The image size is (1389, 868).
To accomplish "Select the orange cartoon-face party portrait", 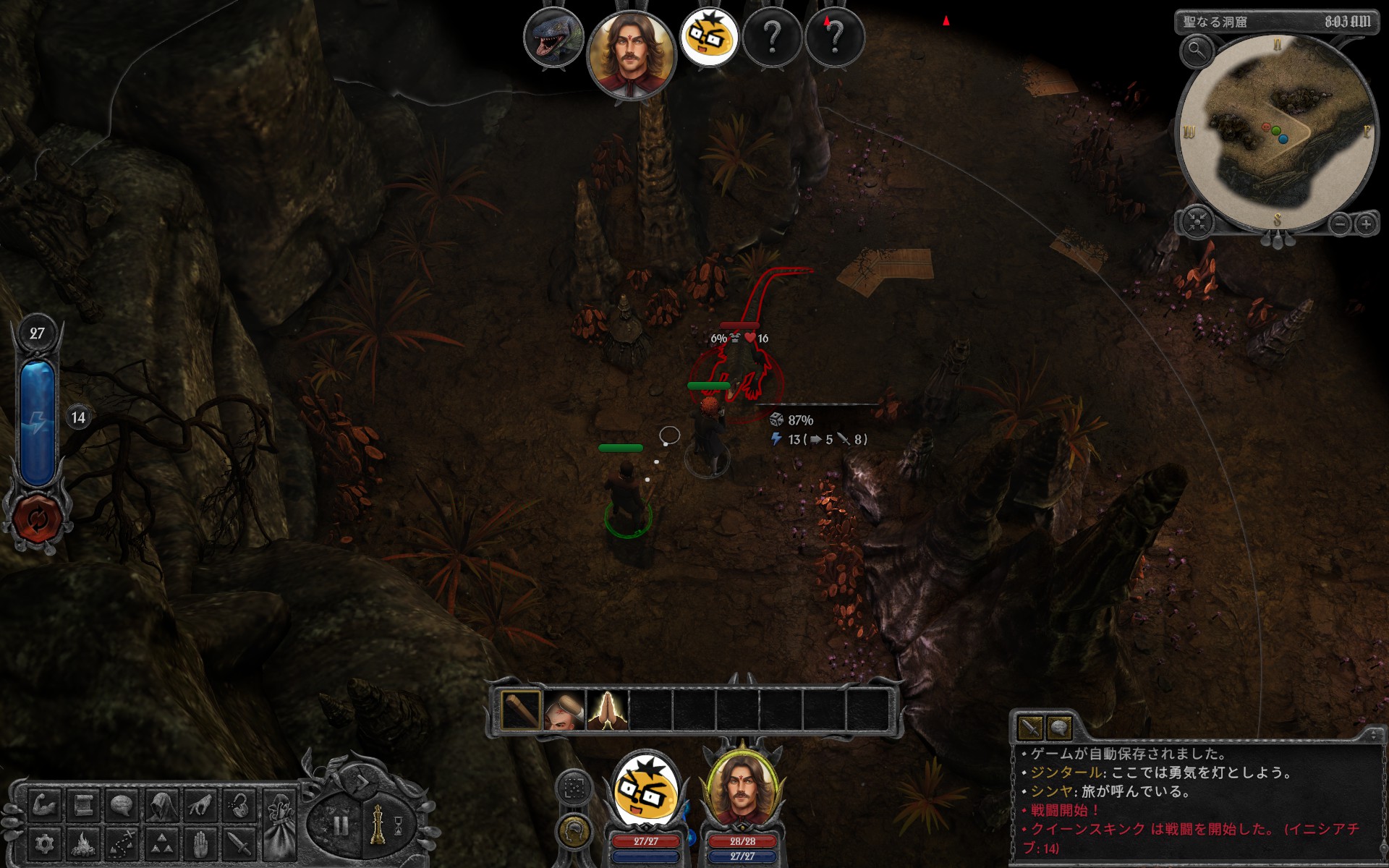I will pos(646,790).
